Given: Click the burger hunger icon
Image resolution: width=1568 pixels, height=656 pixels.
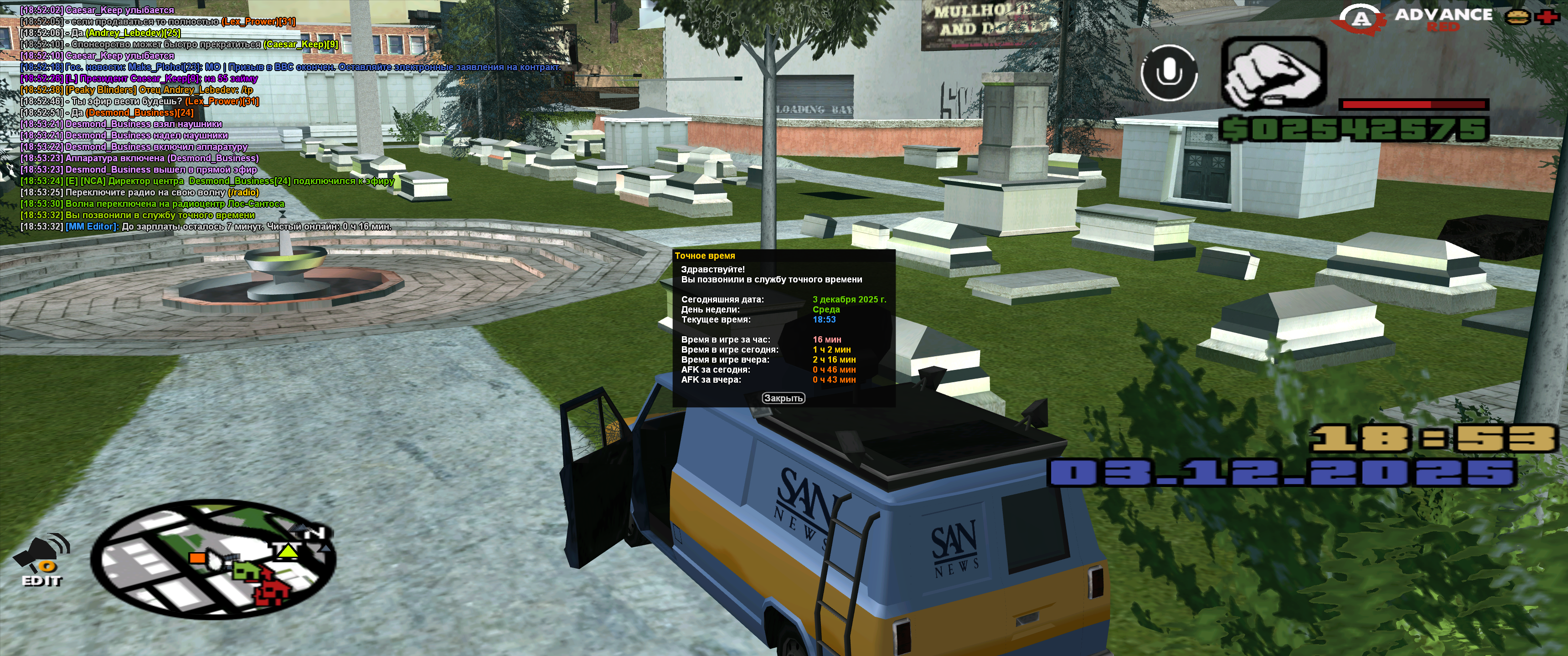Looking at the screenshot, I should click(1517, 17).
